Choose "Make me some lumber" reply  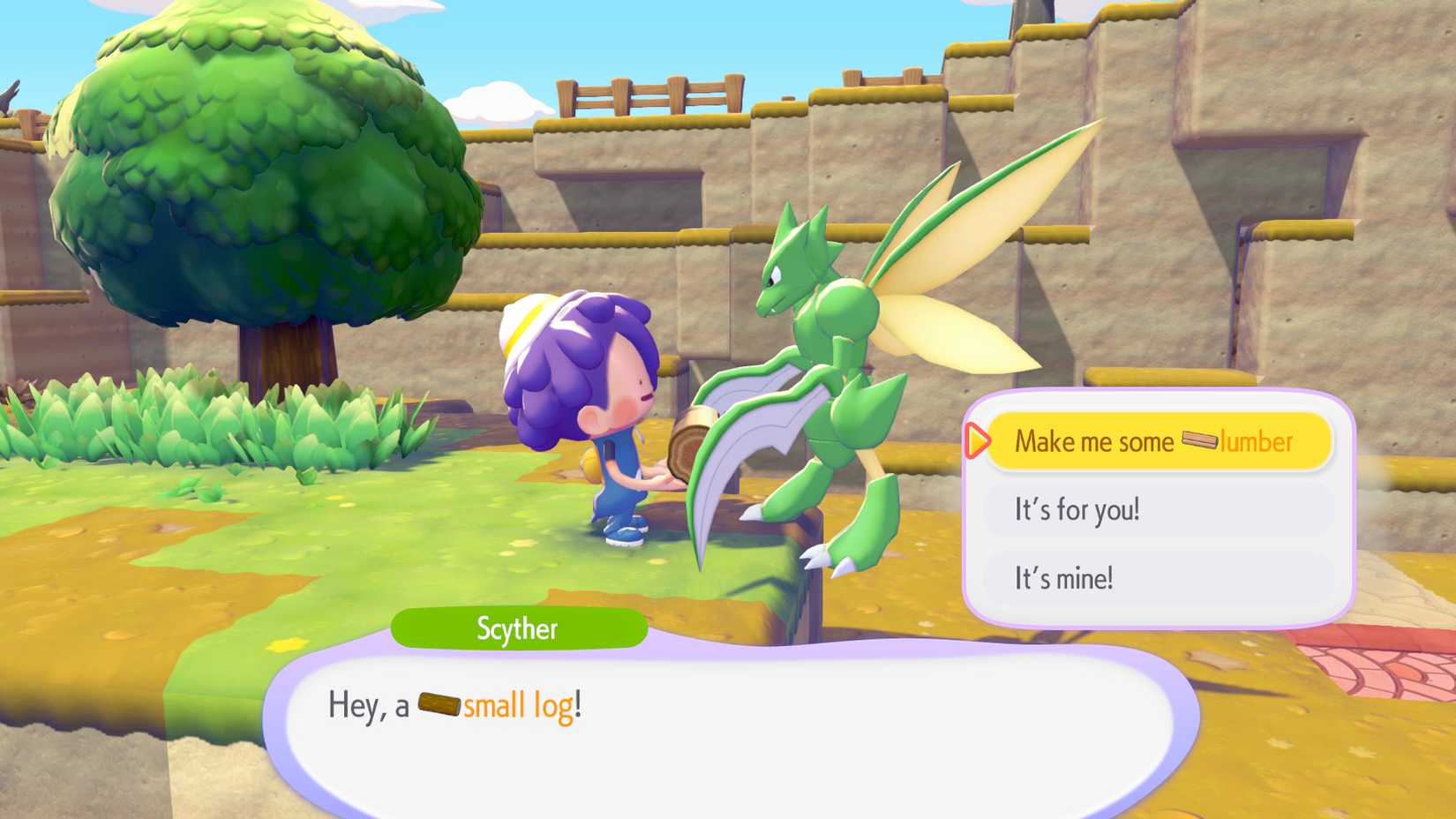(1157, 440)
